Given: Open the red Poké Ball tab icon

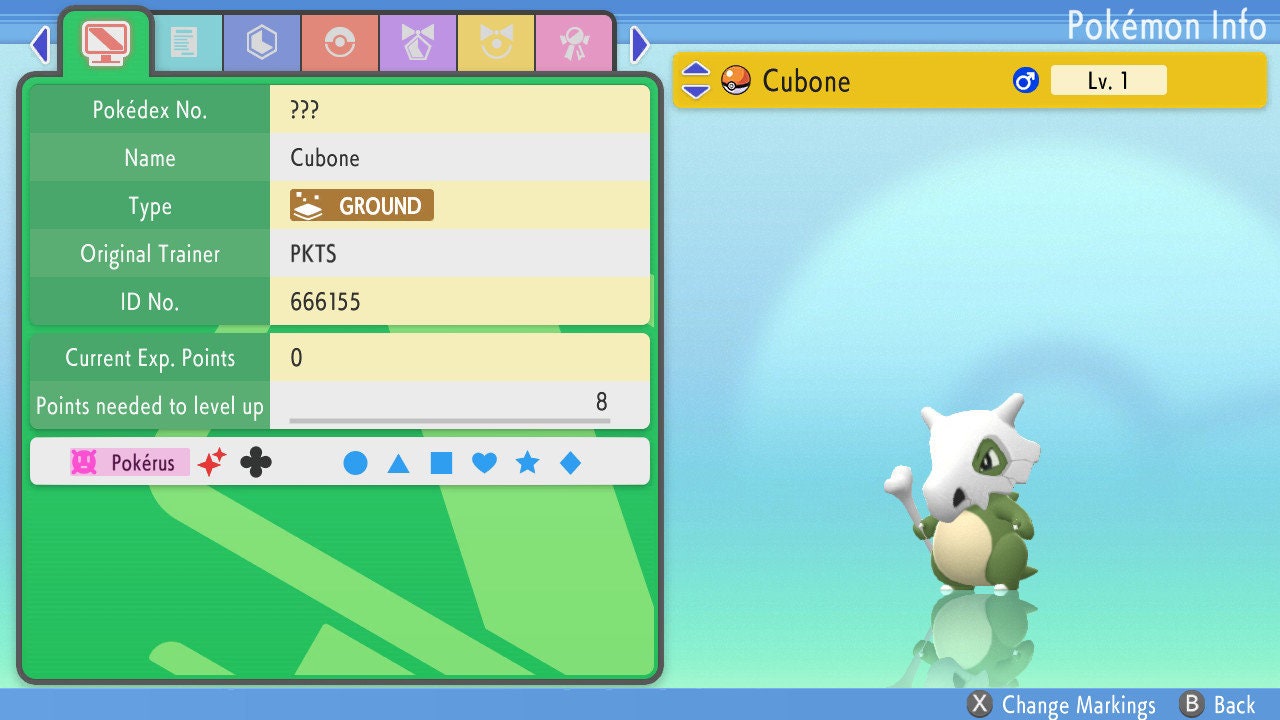Looking at the screenshot, I should (x=340, y=42).
